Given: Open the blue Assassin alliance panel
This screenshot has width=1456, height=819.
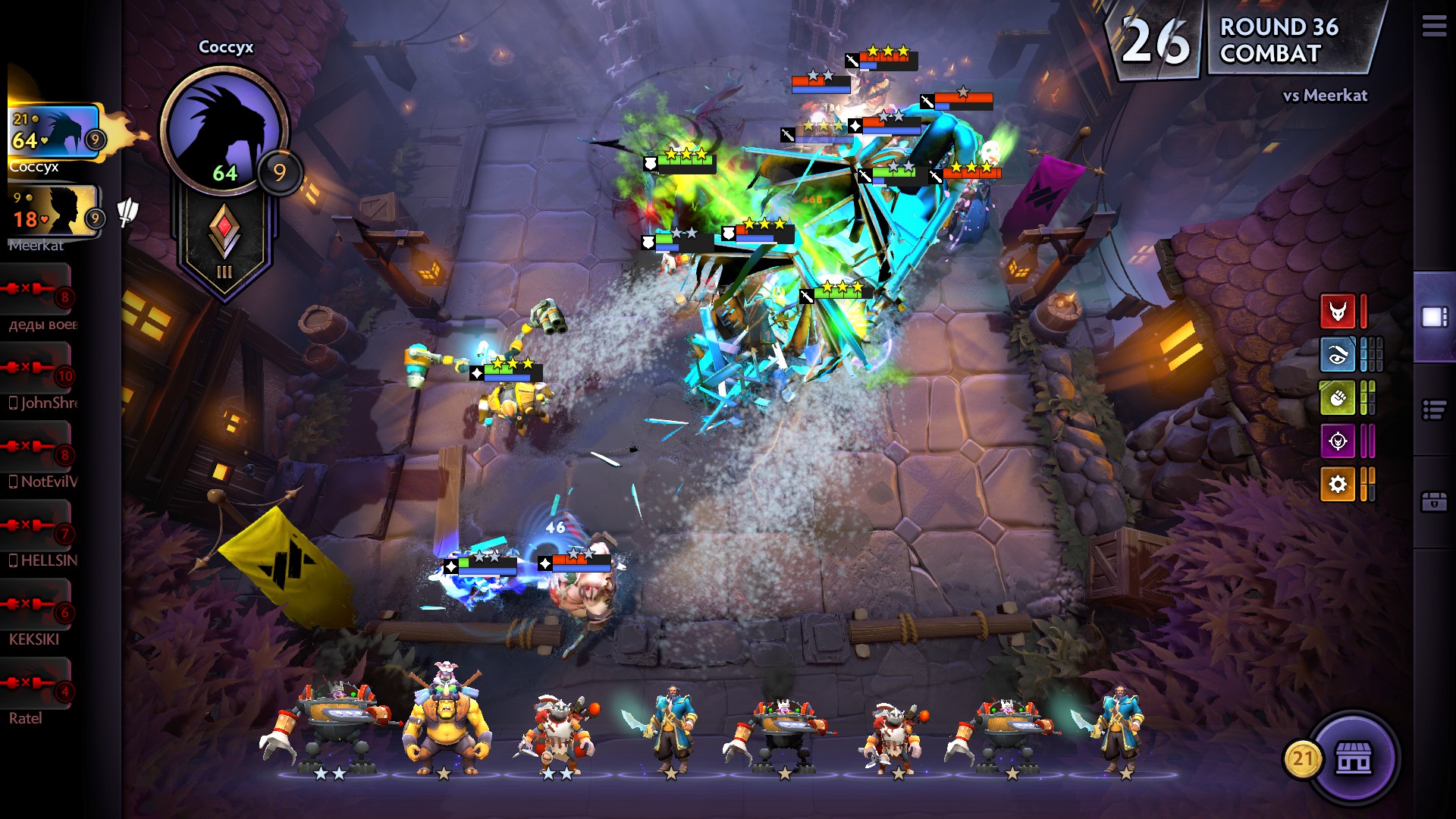Looking at the screenshot, I should [1337, 354].
